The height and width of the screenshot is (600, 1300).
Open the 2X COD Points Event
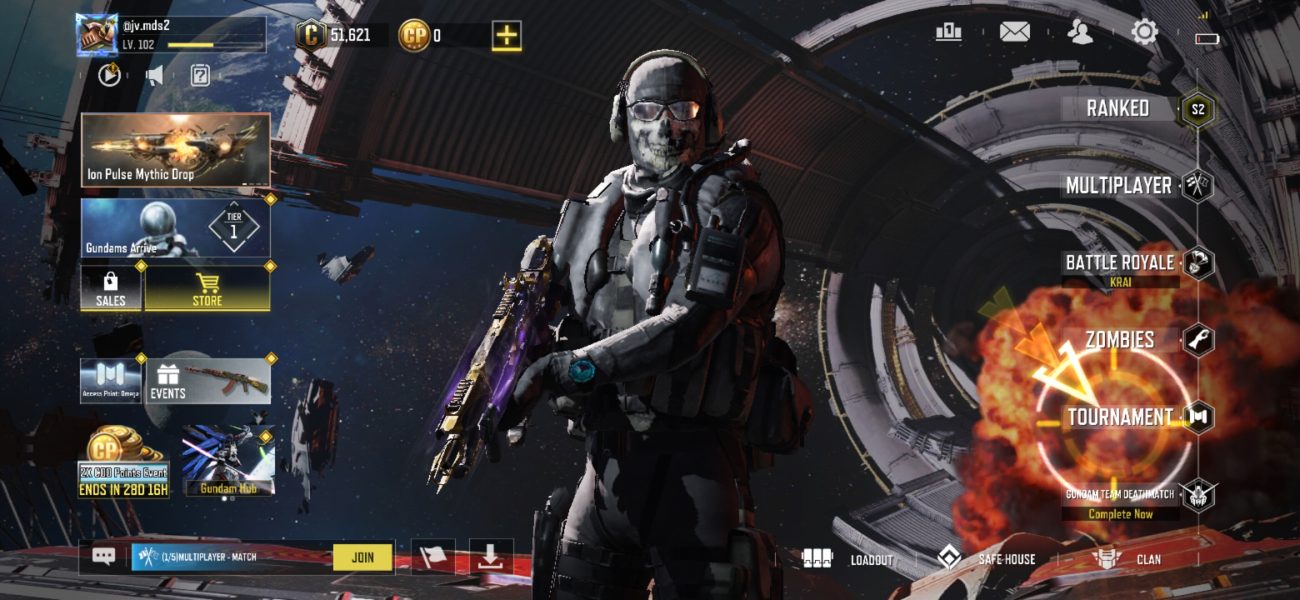124,466
